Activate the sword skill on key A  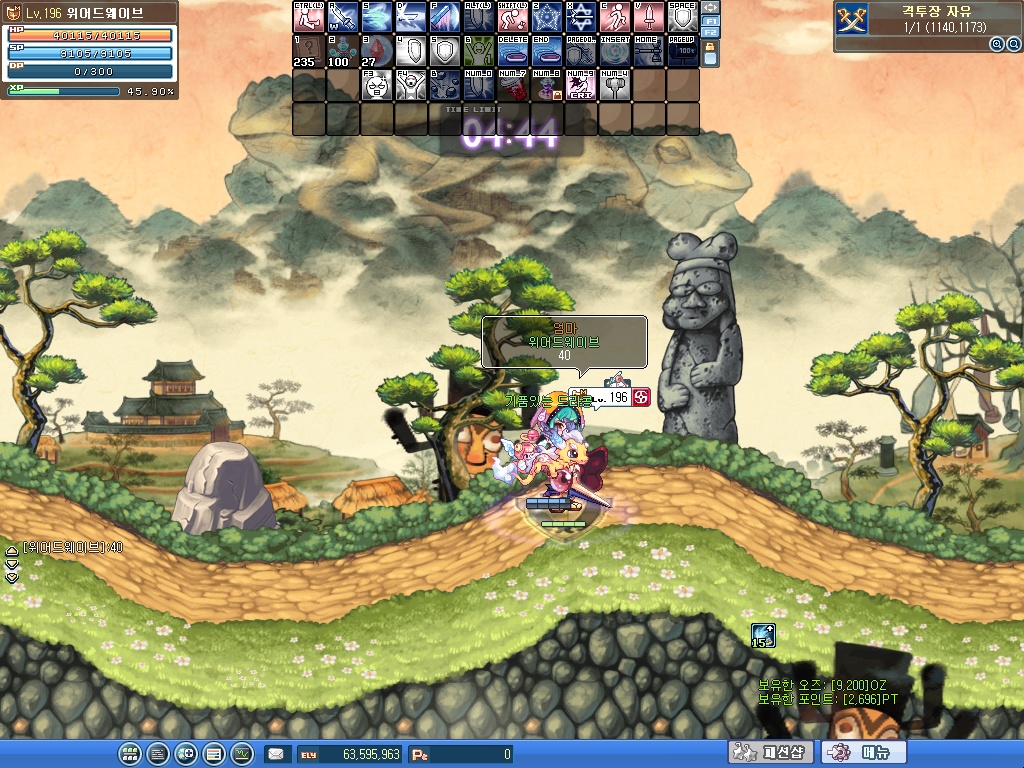(343, 17)
